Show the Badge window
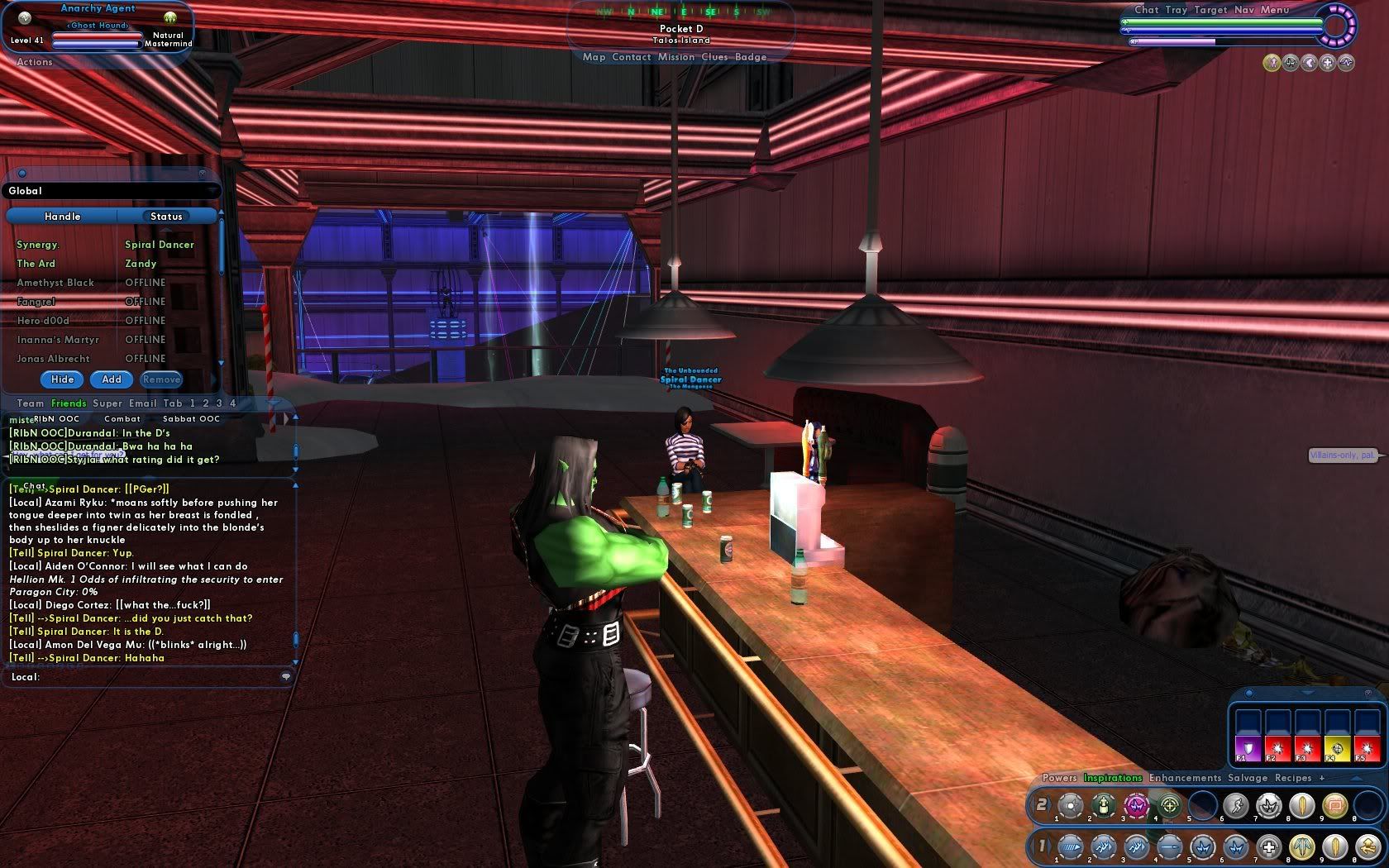 point(751,57)
